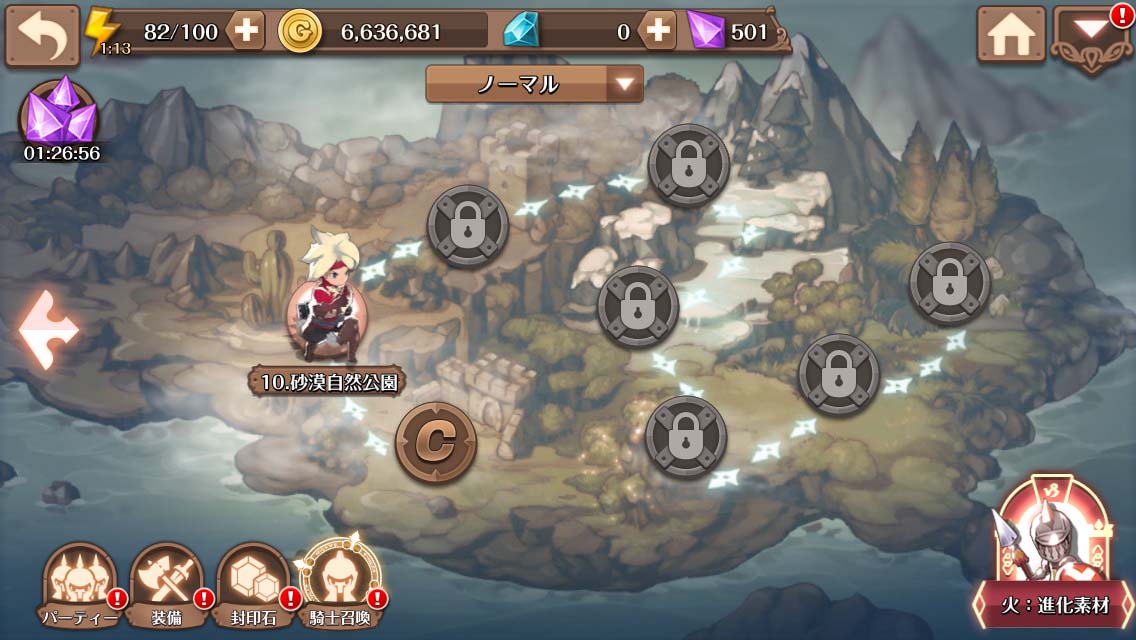Navigate to the previous map with left arrow
This screenshot has height=640, width=1136.
tap(49, 330)
